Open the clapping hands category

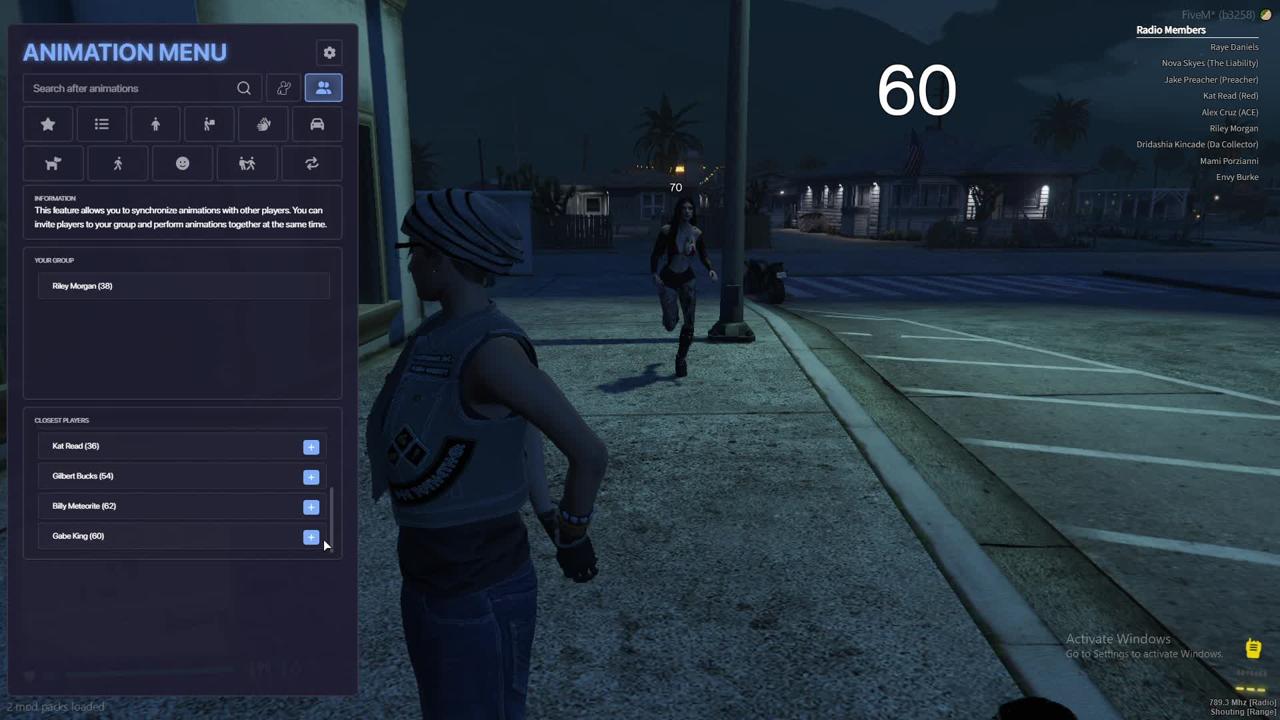pos(263,125)
